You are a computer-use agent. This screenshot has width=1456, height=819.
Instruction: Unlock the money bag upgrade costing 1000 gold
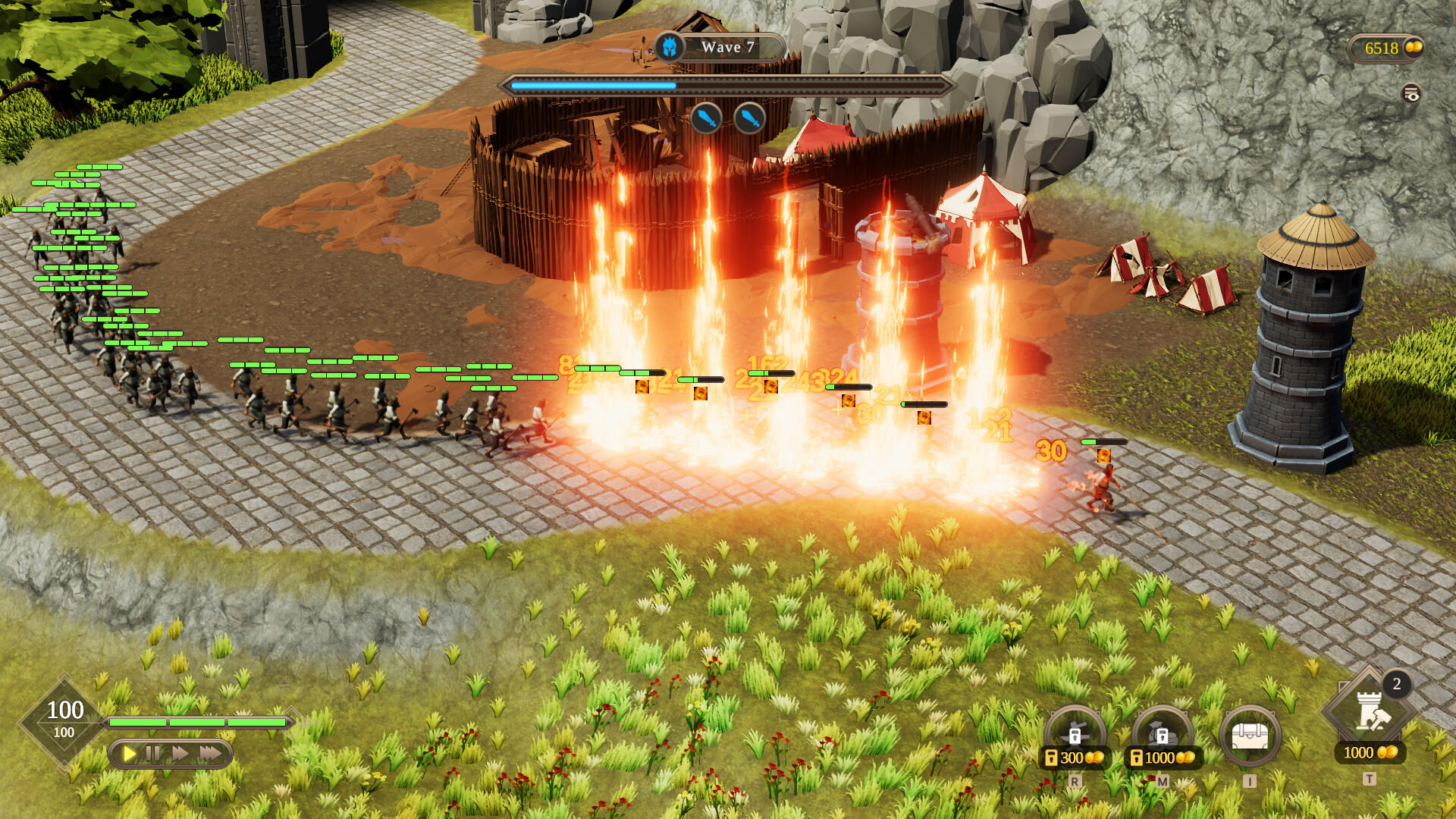click(x=1162, y=735)
